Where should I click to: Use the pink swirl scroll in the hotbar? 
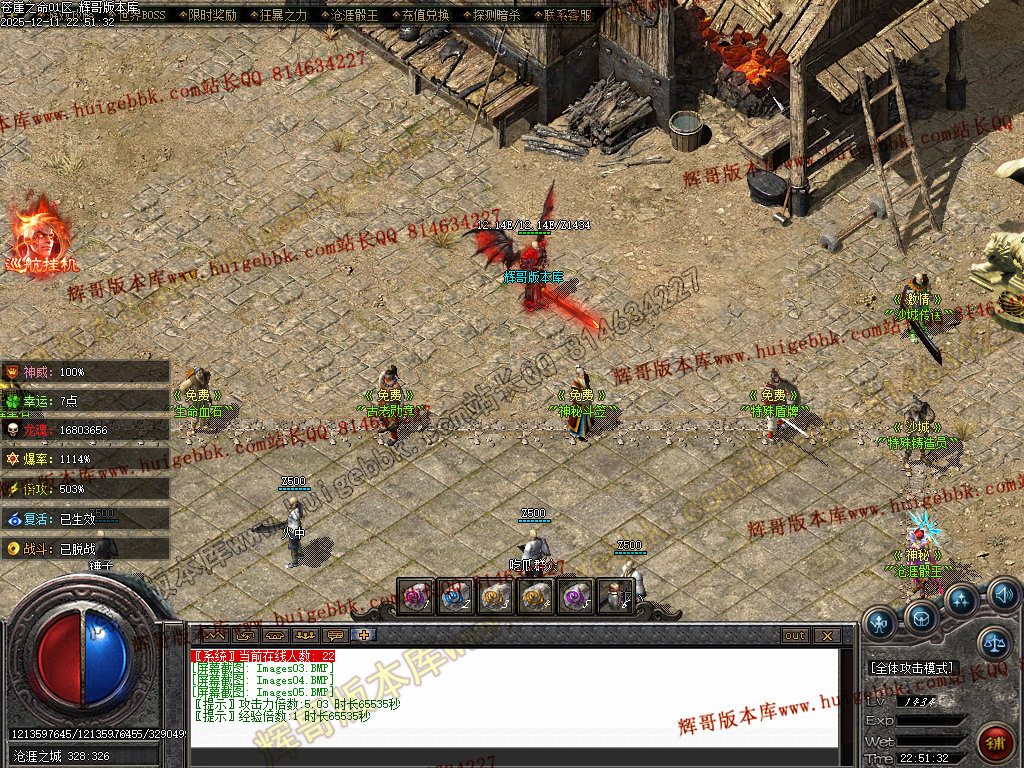[416, 597]
